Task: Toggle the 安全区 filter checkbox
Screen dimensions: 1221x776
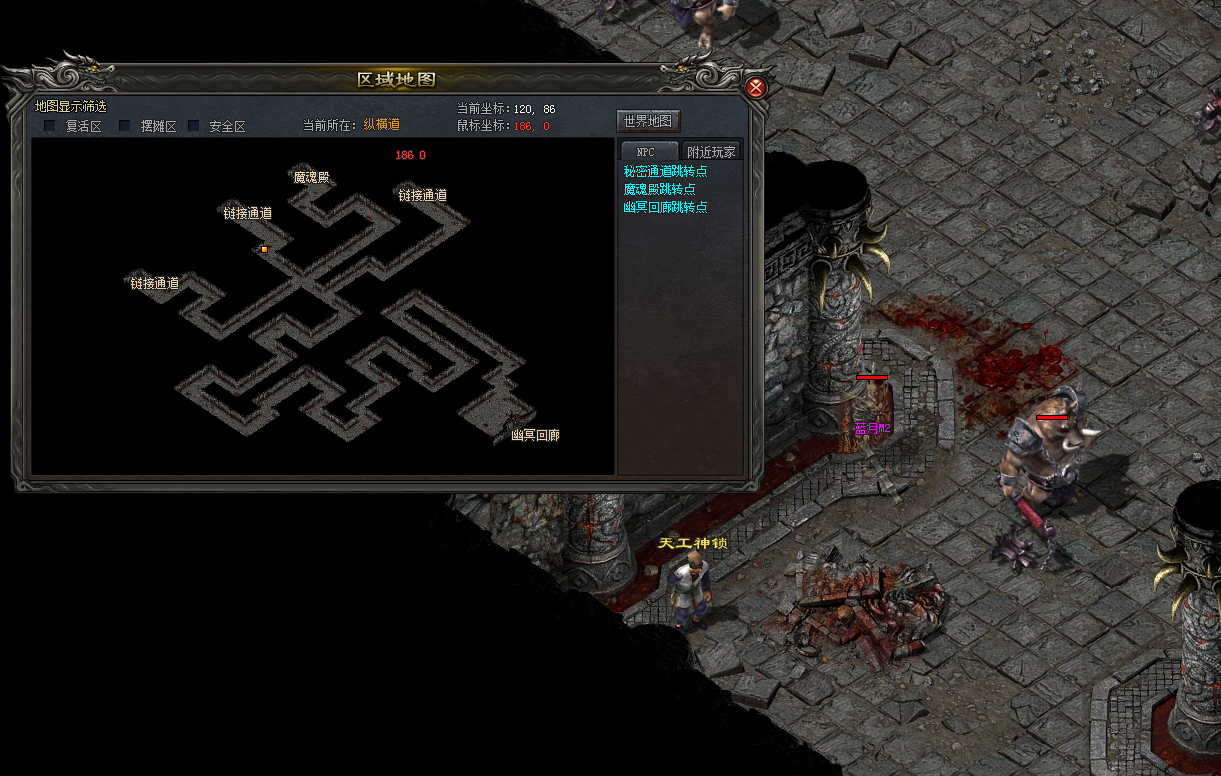Action: 194,126
